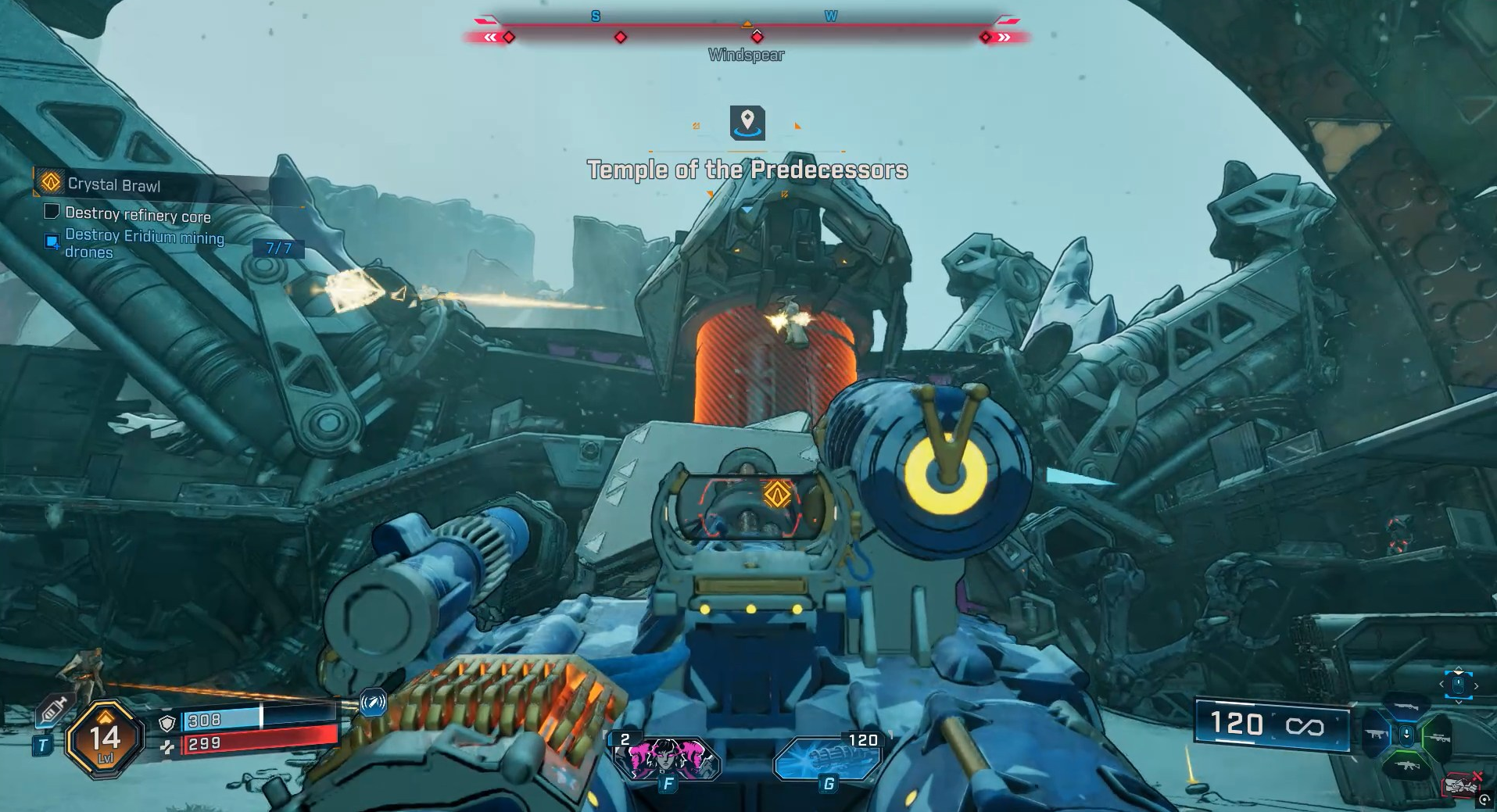Click the Temple of the Predecessors waypoint marker
1497x812 pixels.
(747, 122)
